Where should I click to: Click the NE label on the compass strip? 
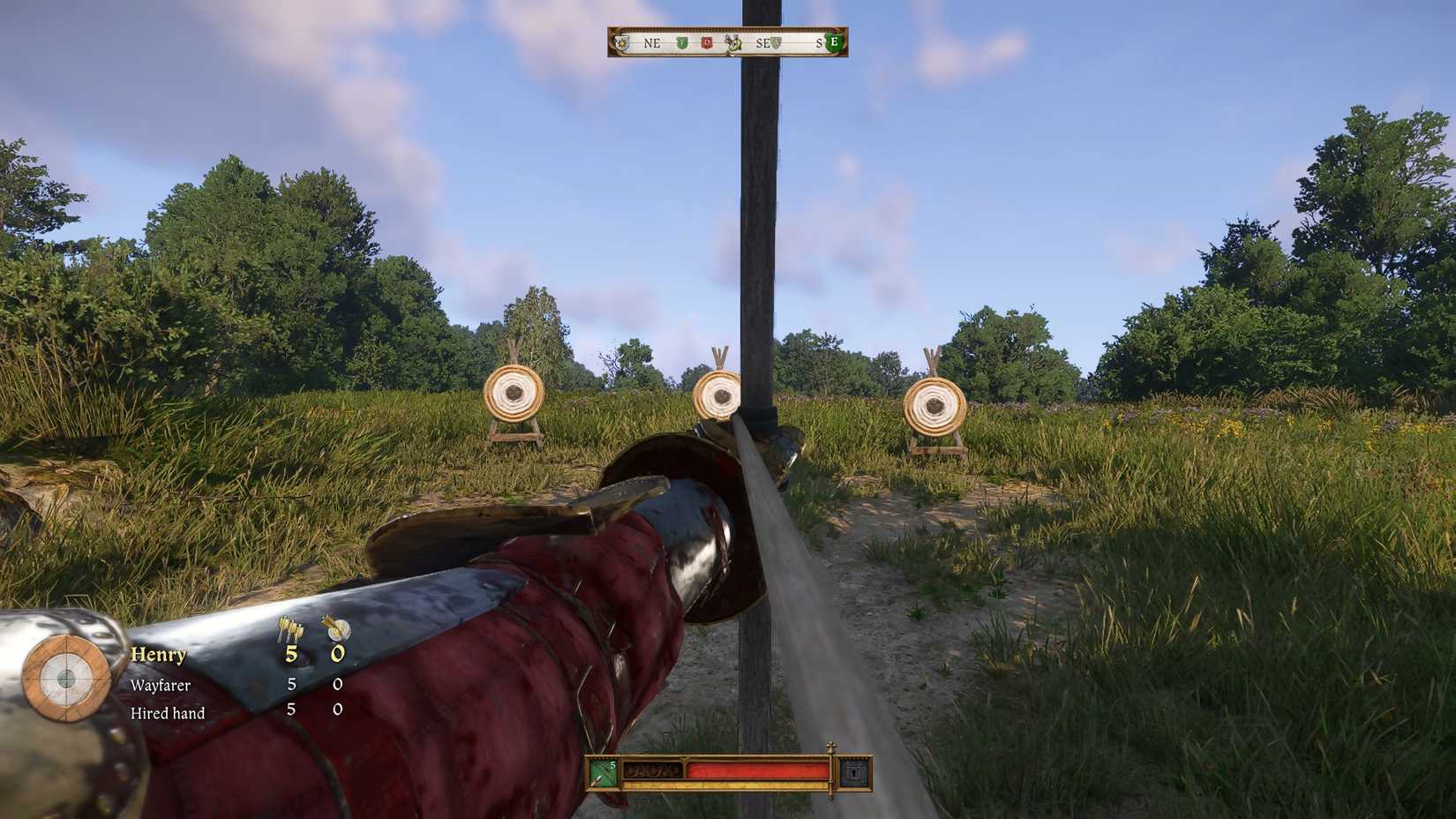click(x=651, y=43)
